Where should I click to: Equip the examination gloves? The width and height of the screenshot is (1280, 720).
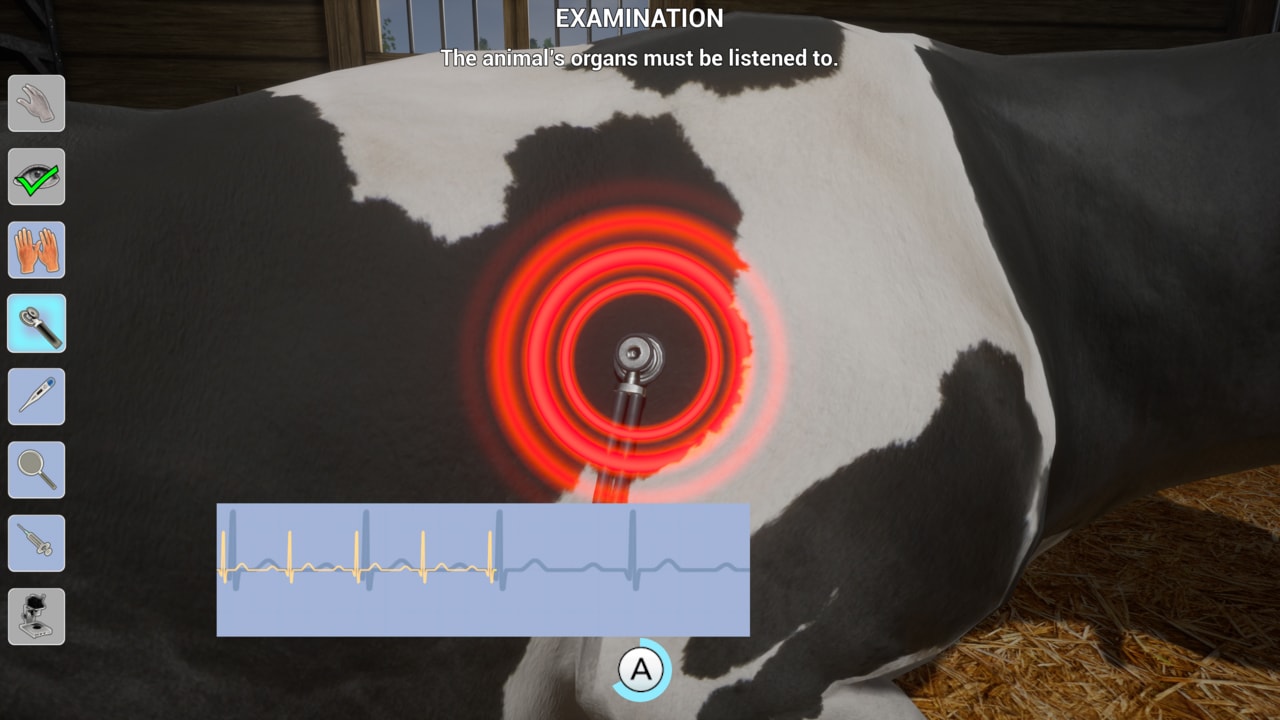(36, 250)
